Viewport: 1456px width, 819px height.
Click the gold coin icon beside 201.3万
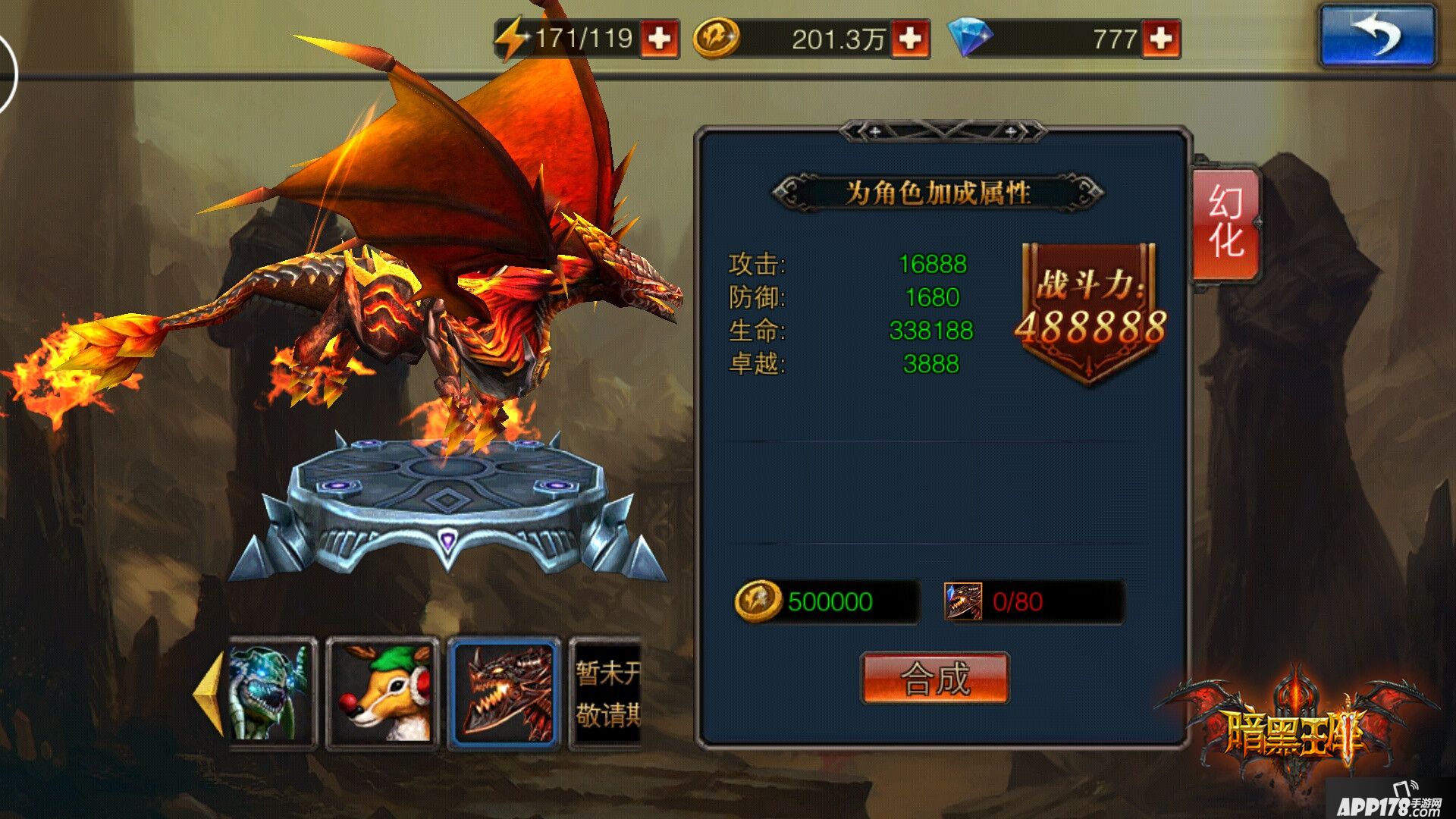click(714, 36)
